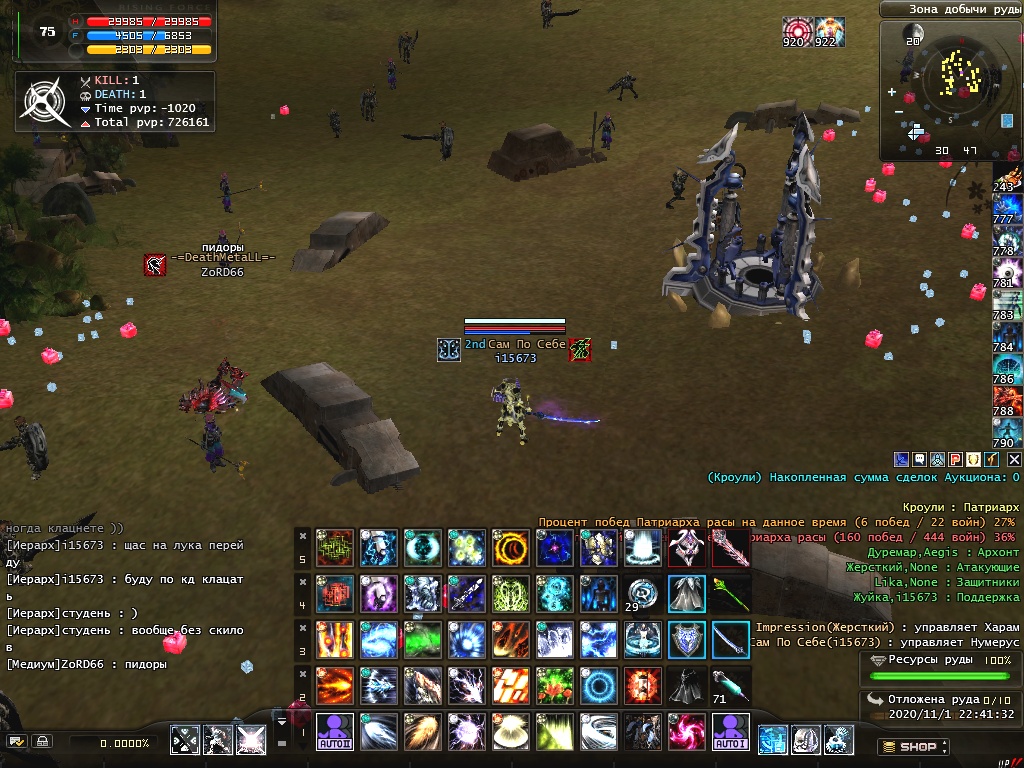Select the silver coin slot showing 29
1024x768 pixels.
pyautogui.click(x=643, y=593)
